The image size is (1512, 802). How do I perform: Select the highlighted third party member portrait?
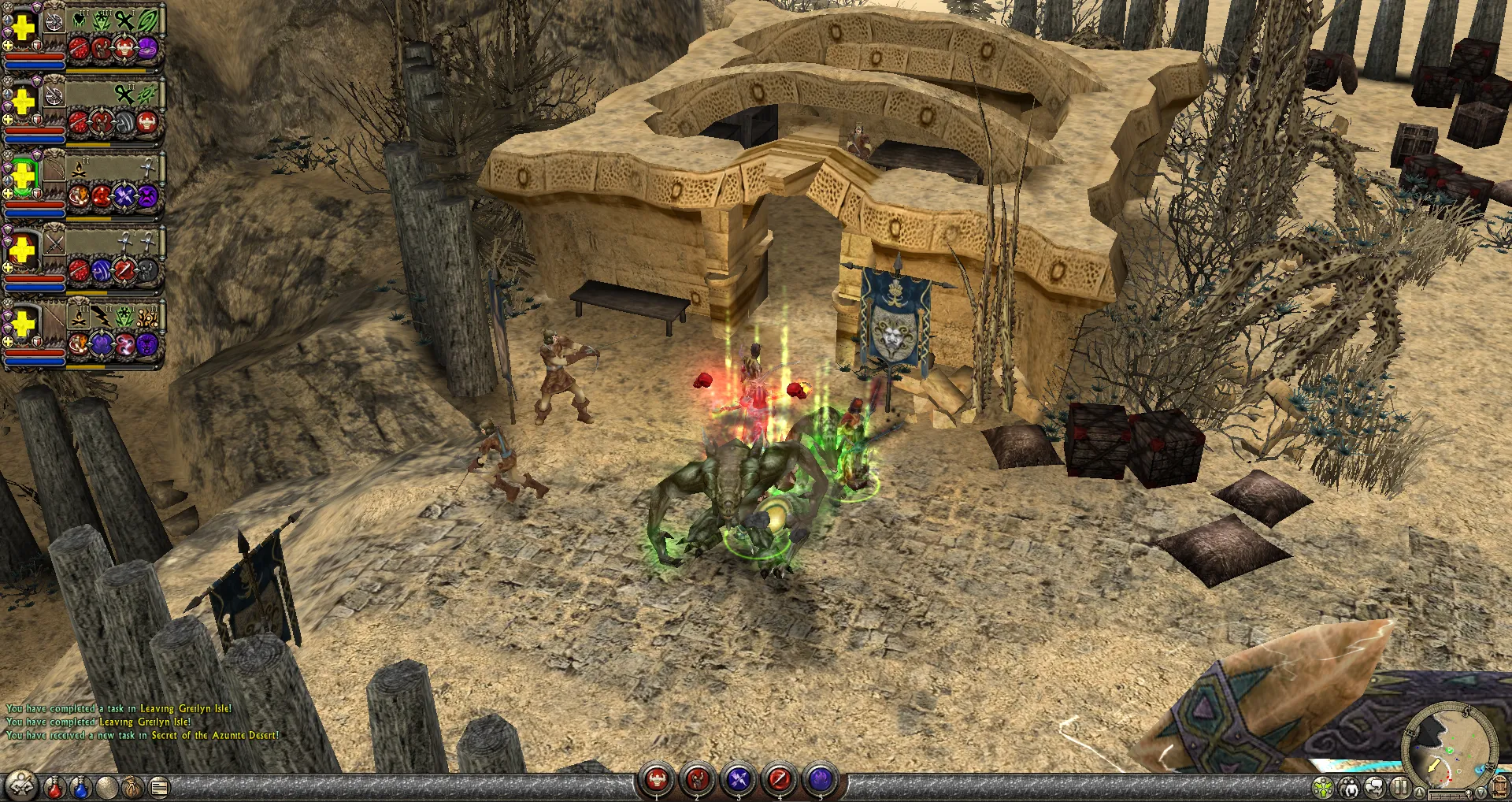tap(24, 176)
